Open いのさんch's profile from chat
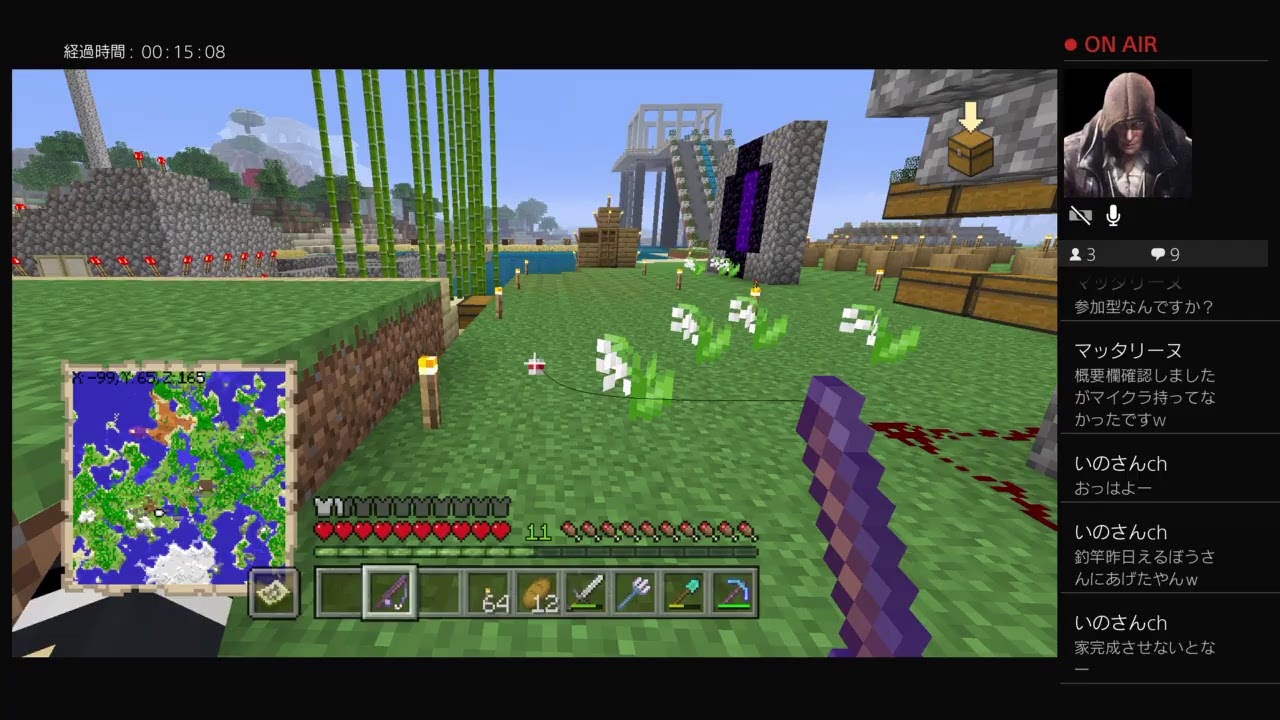 1124,463
